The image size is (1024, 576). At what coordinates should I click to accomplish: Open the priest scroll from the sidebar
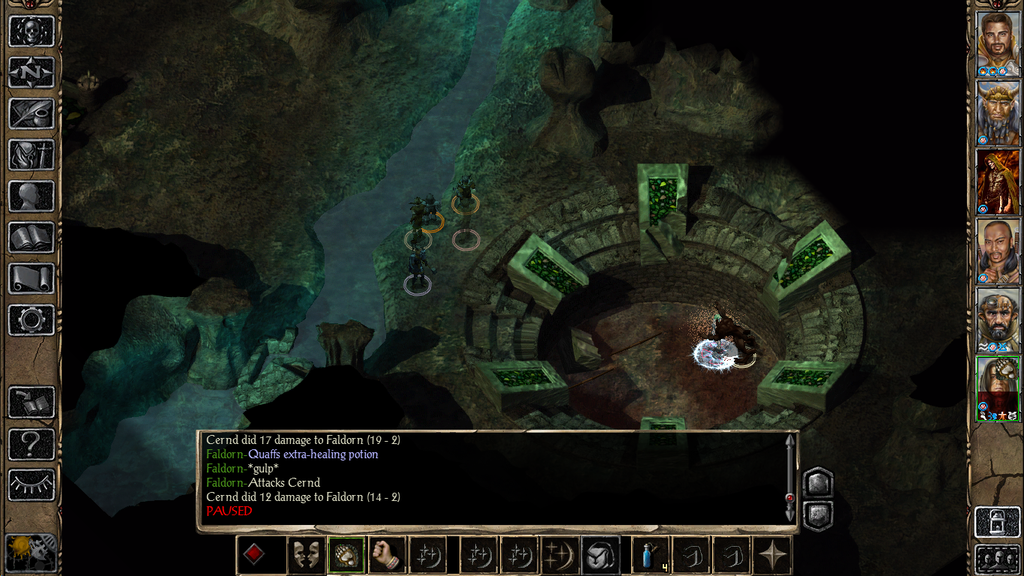point(30,278)
